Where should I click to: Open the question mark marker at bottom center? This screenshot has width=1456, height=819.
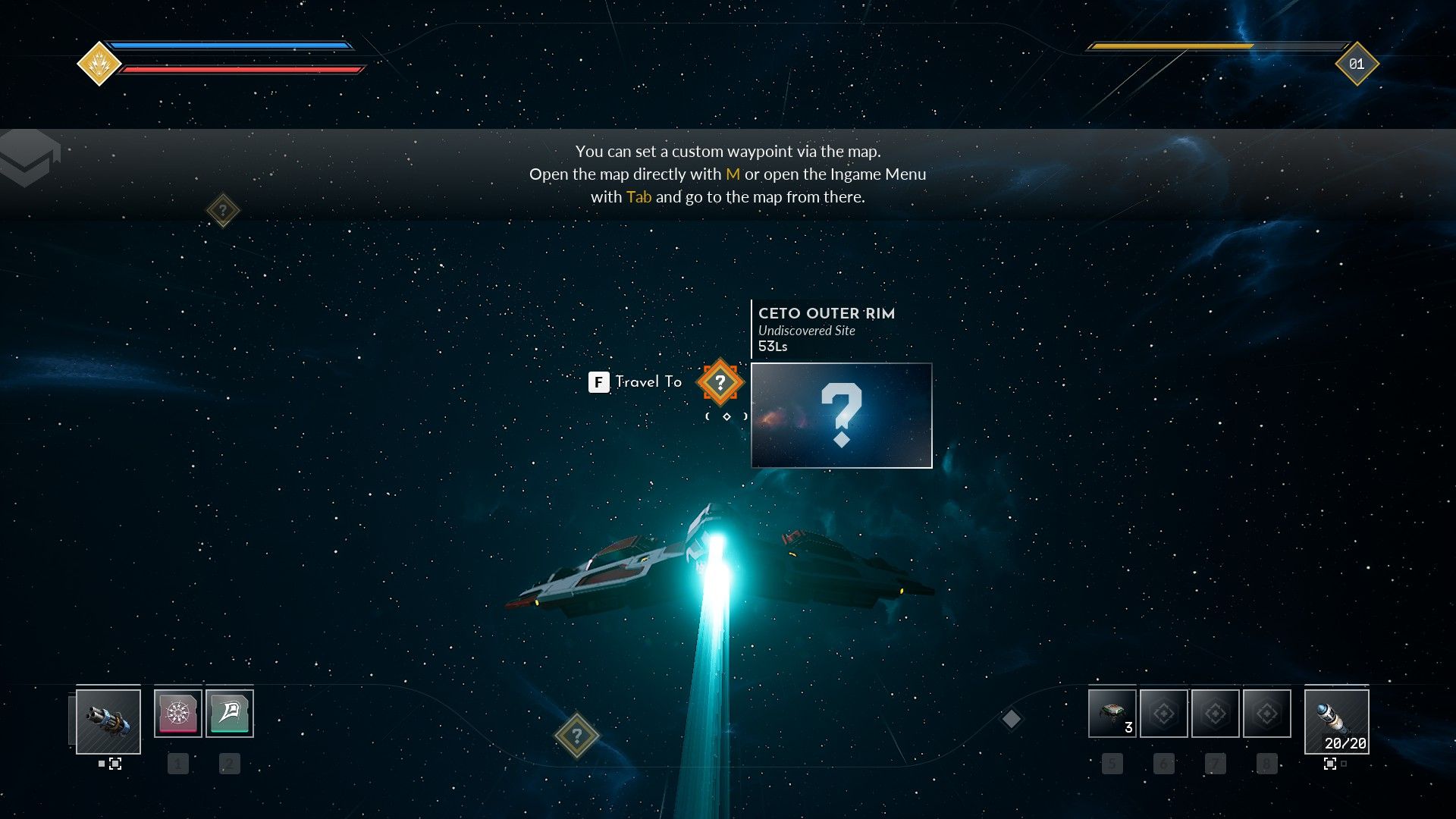[577, 734]
